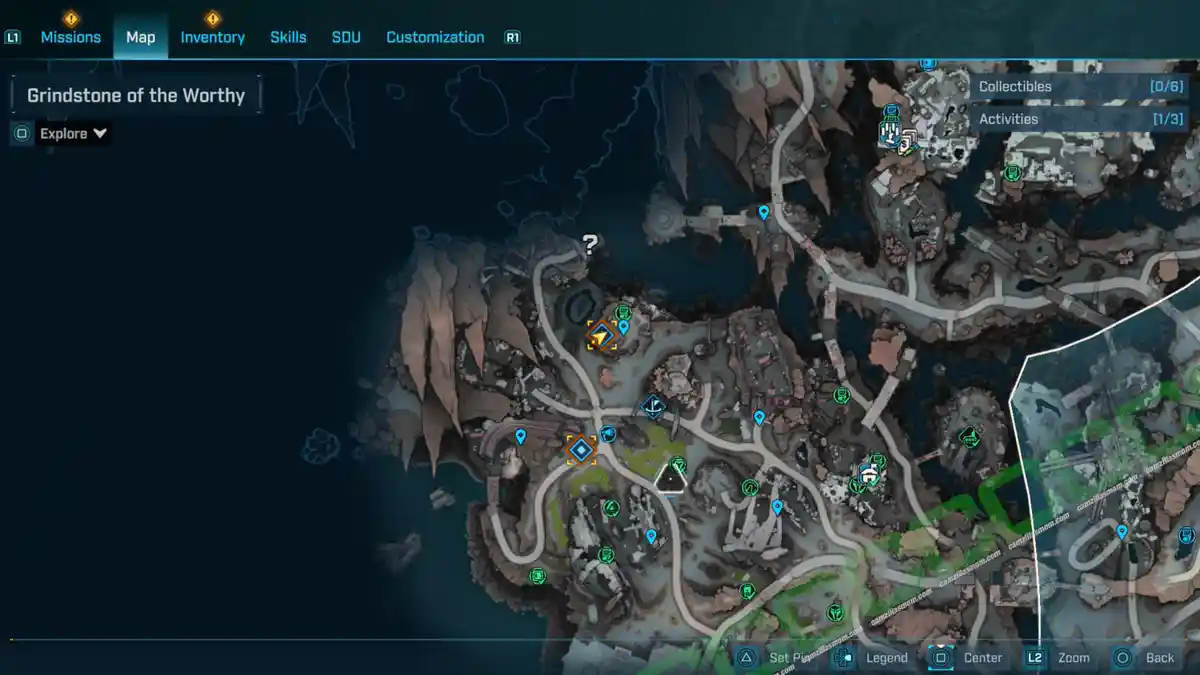Click the white triangle player marker
This screenshot has height=675, width=1200.
[670, 478]
